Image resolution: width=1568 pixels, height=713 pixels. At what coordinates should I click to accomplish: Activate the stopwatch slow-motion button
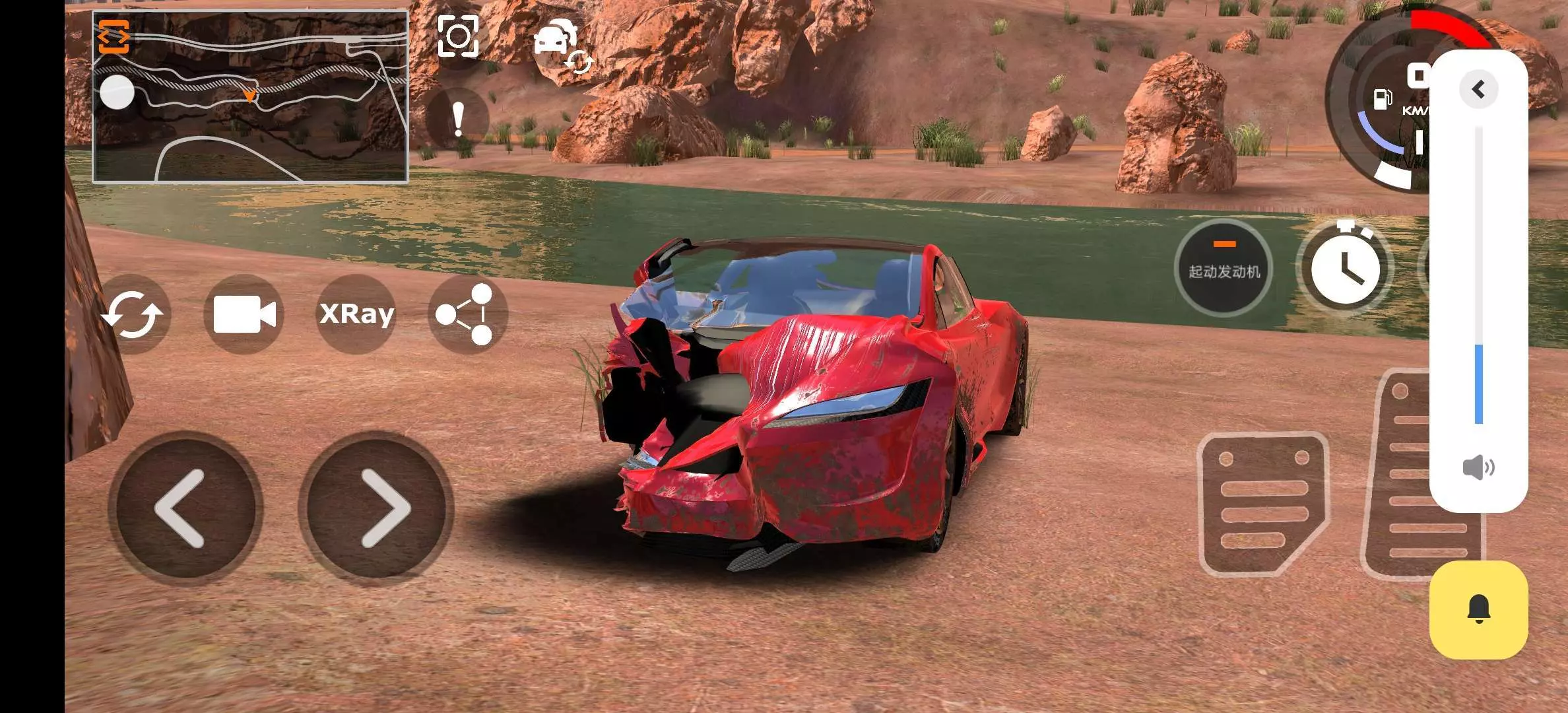pyautogui.click(x=1345, y=267)
